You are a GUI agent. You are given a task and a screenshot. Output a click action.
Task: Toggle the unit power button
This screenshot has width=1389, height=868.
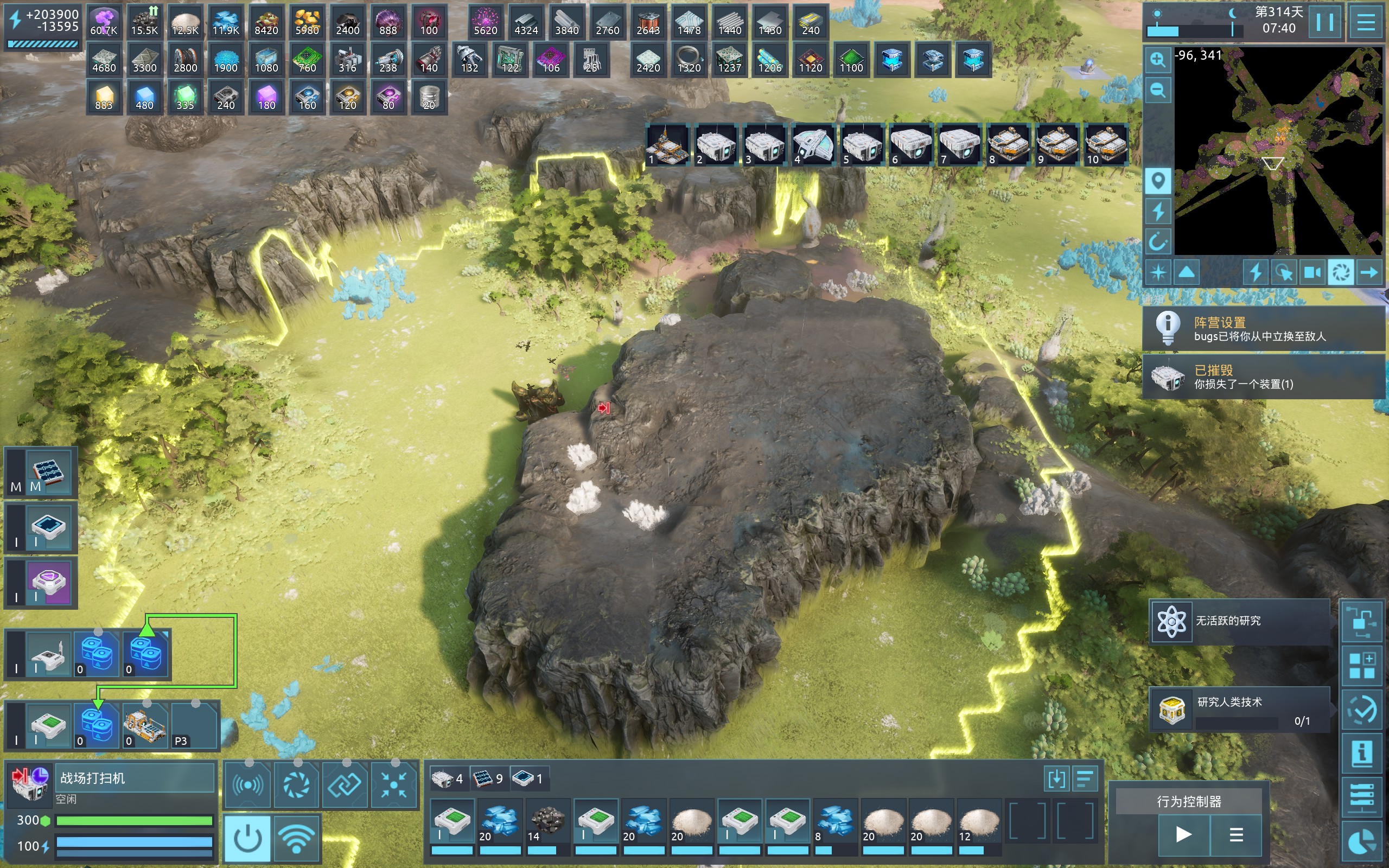point(248,838)
